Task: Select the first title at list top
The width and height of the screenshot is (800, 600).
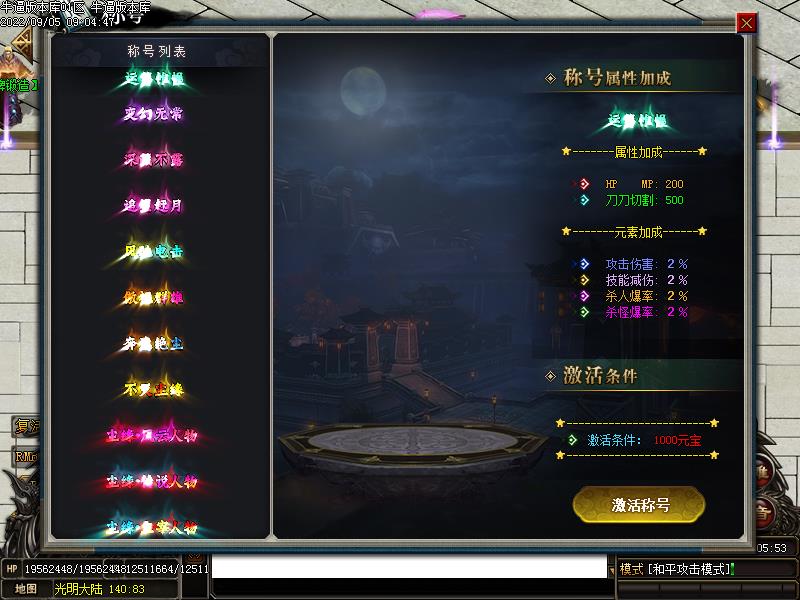Action: click(x=153, y=79)
